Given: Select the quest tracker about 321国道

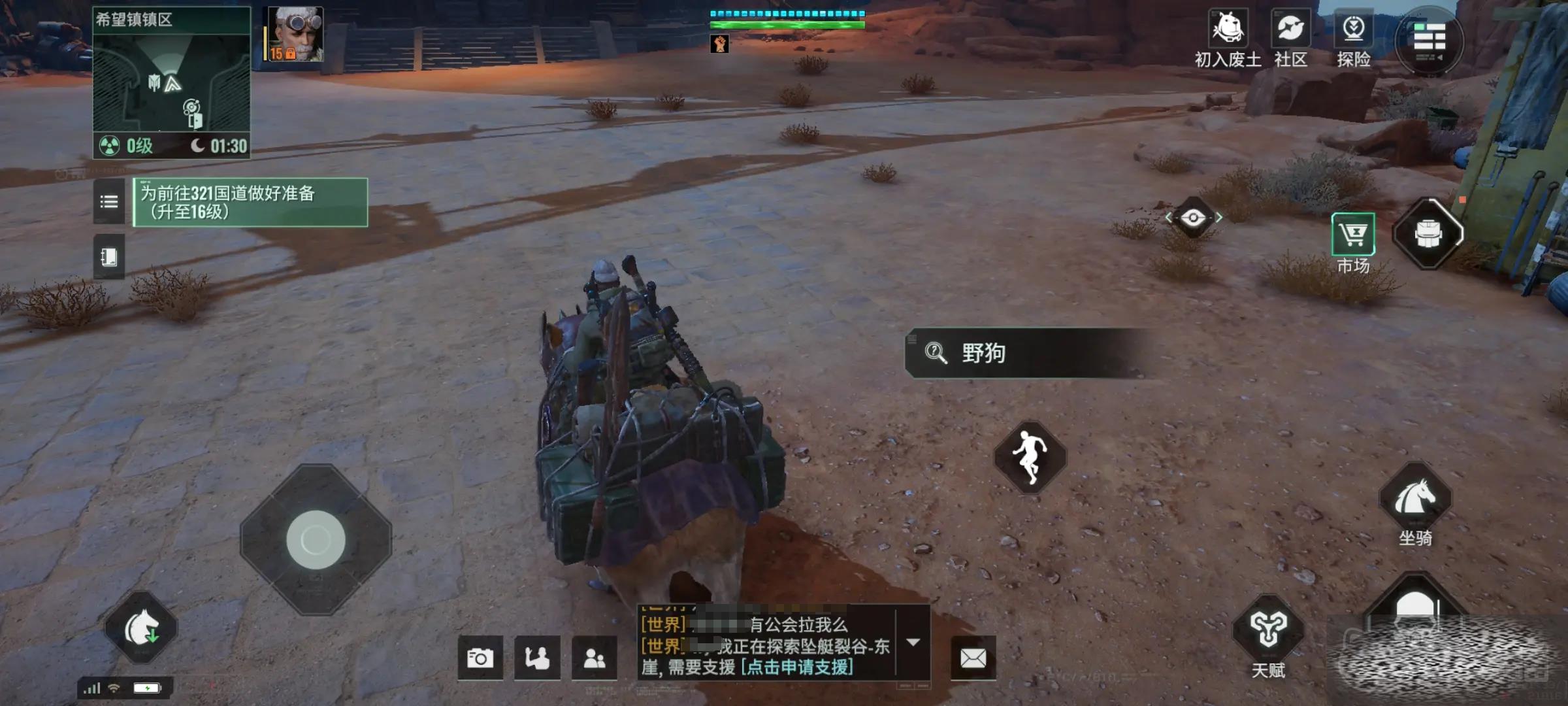Looking at the screenshot, I should pos(250,203).
